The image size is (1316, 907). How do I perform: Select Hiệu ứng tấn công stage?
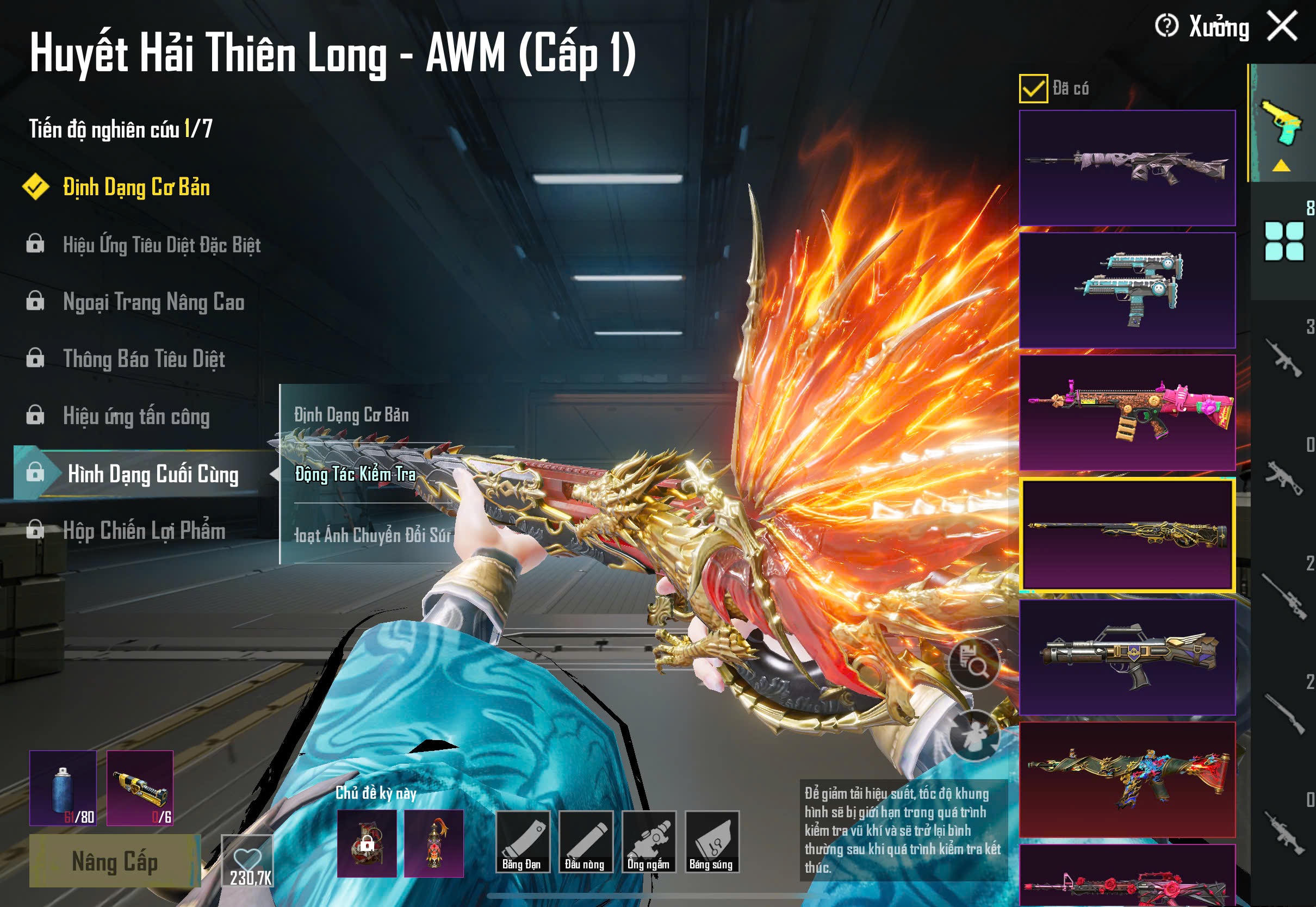tap(136, 417)
